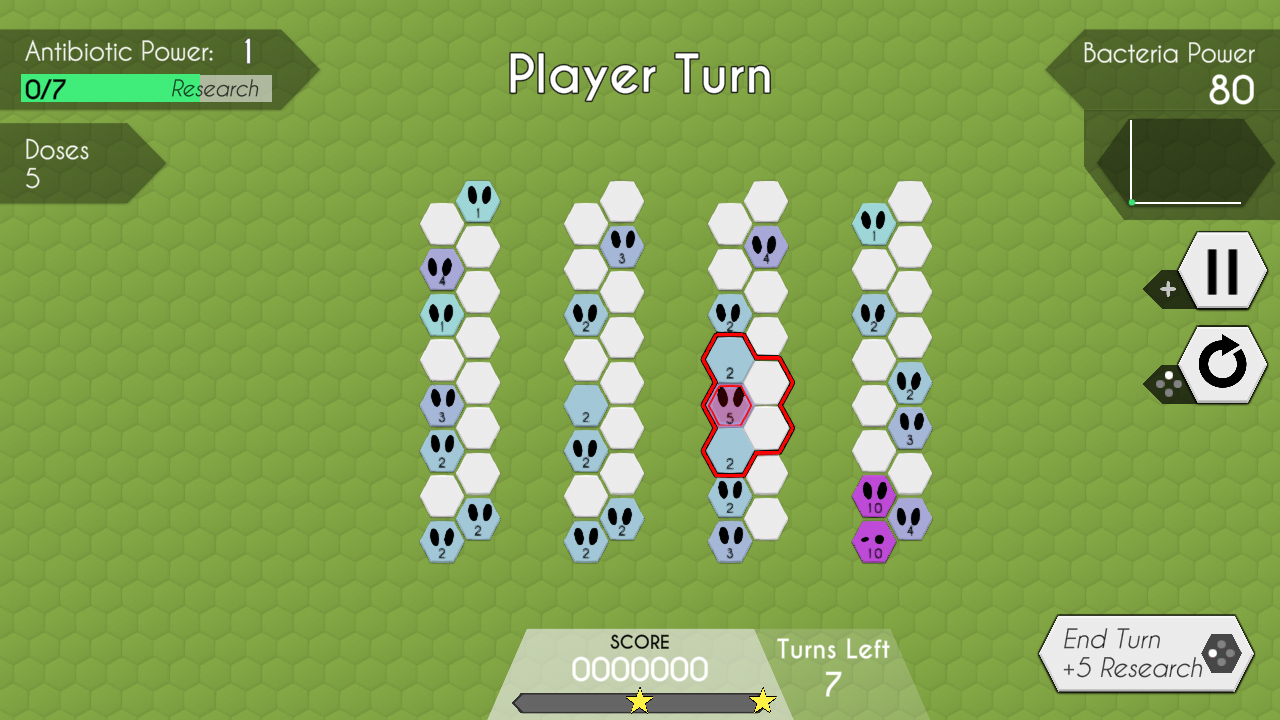Click the Player Turn heading

tap(640, 75)
